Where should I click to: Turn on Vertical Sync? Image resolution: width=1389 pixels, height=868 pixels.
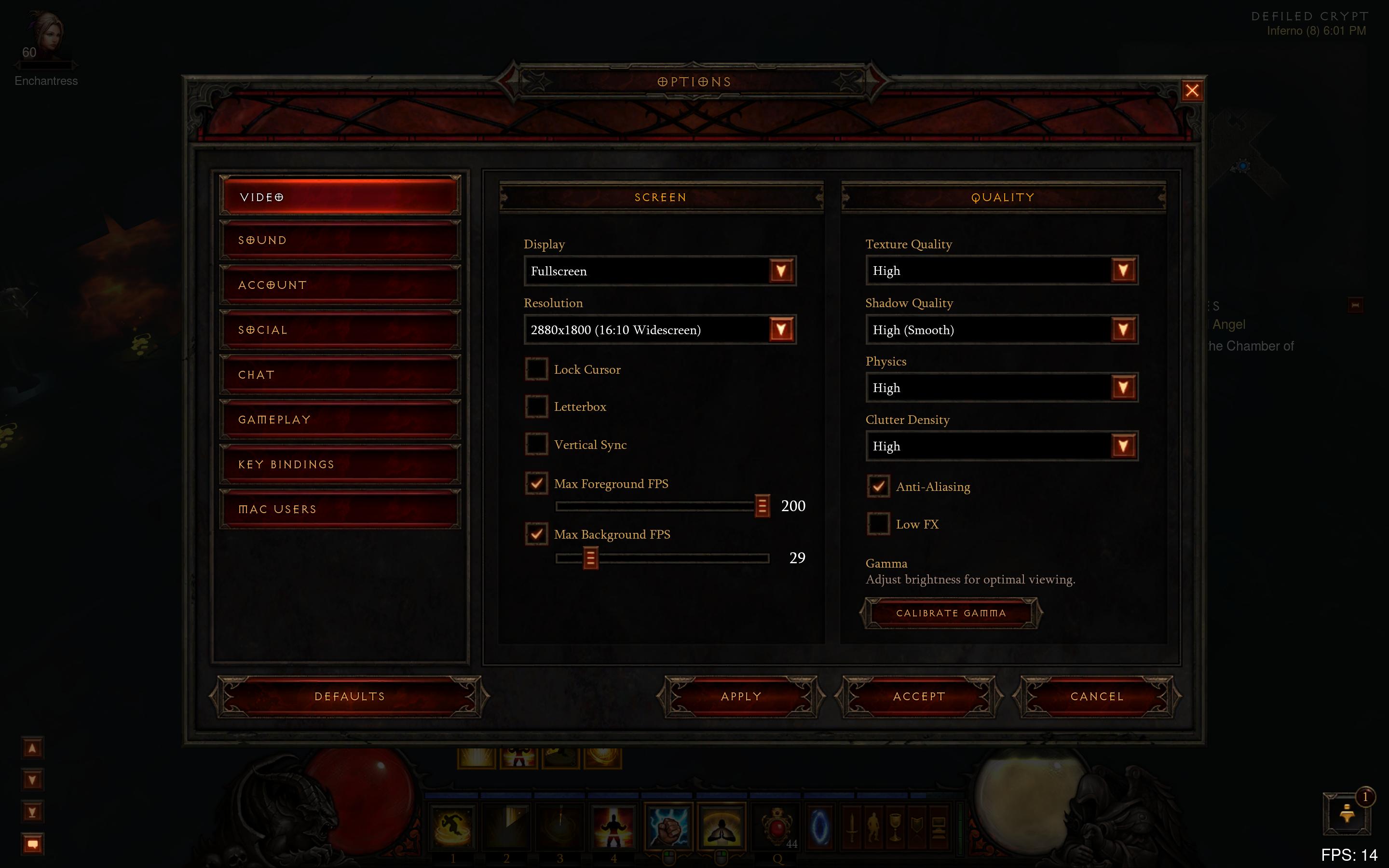(537, 444)
